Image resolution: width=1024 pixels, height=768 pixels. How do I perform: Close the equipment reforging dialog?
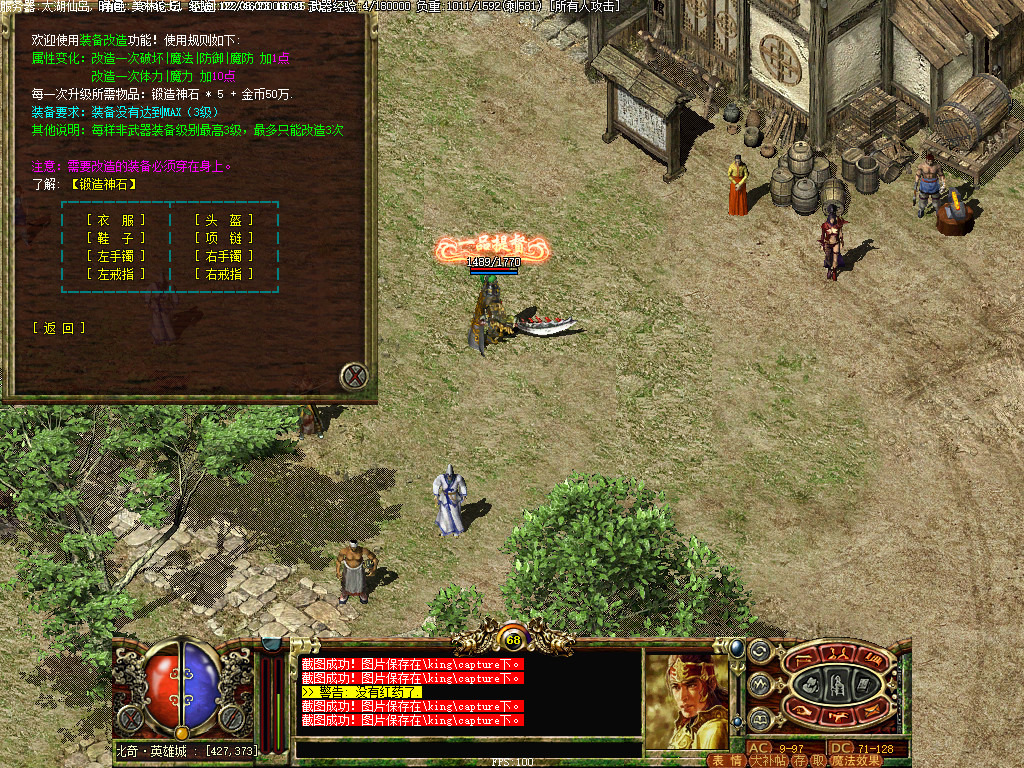pos(354,377)
